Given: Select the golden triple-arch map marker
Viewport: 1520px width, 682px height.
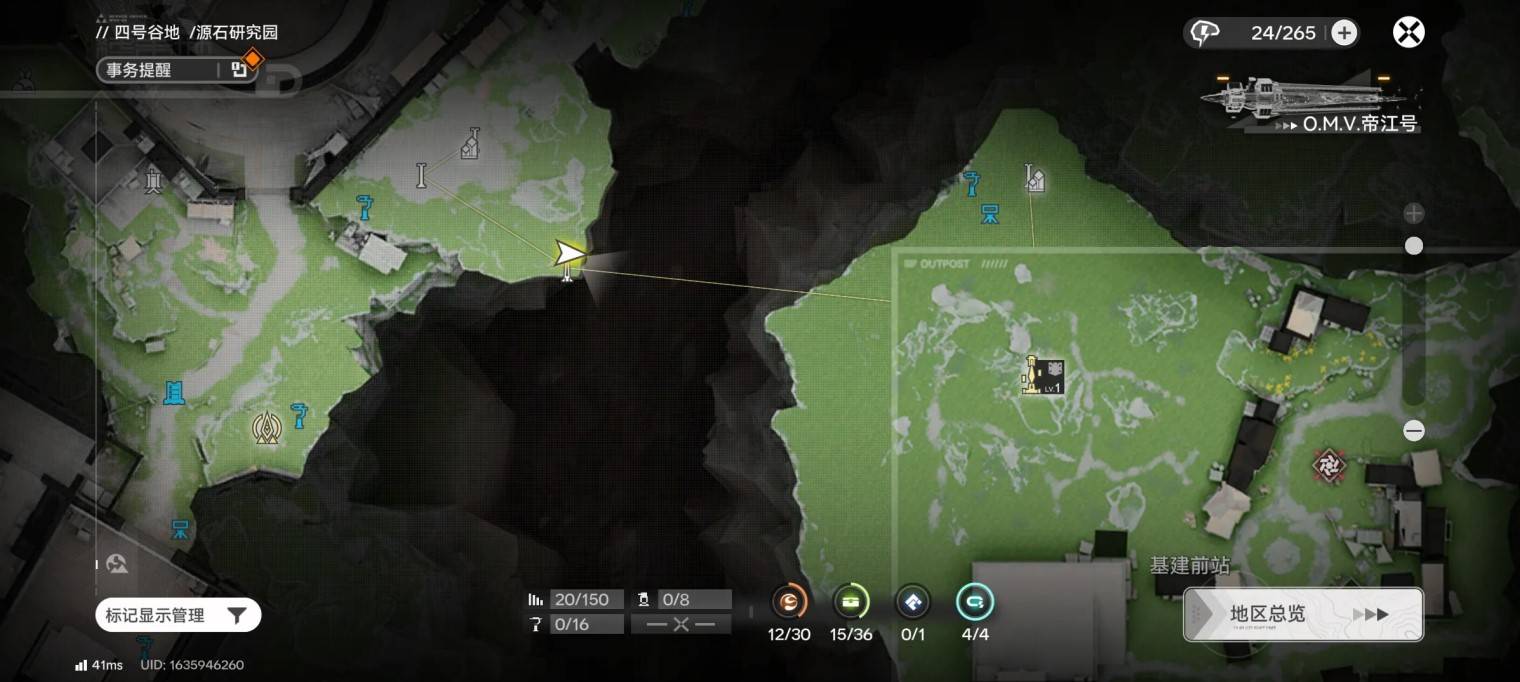Looking at the screenshot, I should coord(266,428).
